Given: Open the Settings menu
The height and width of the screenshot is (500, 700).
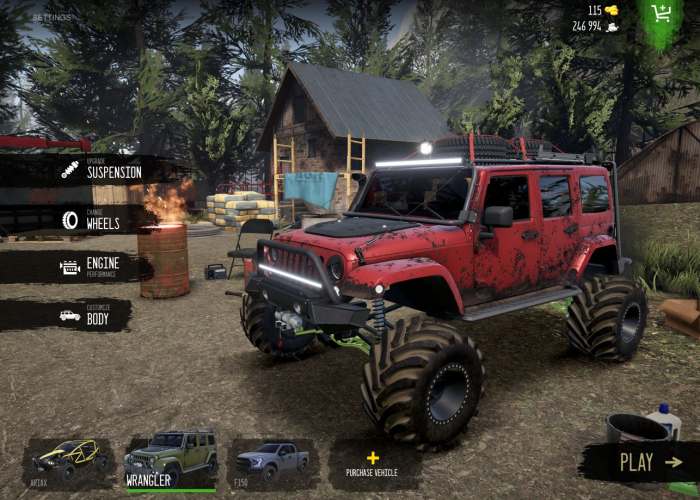Looking at the screenshot, I should [51, 17].
